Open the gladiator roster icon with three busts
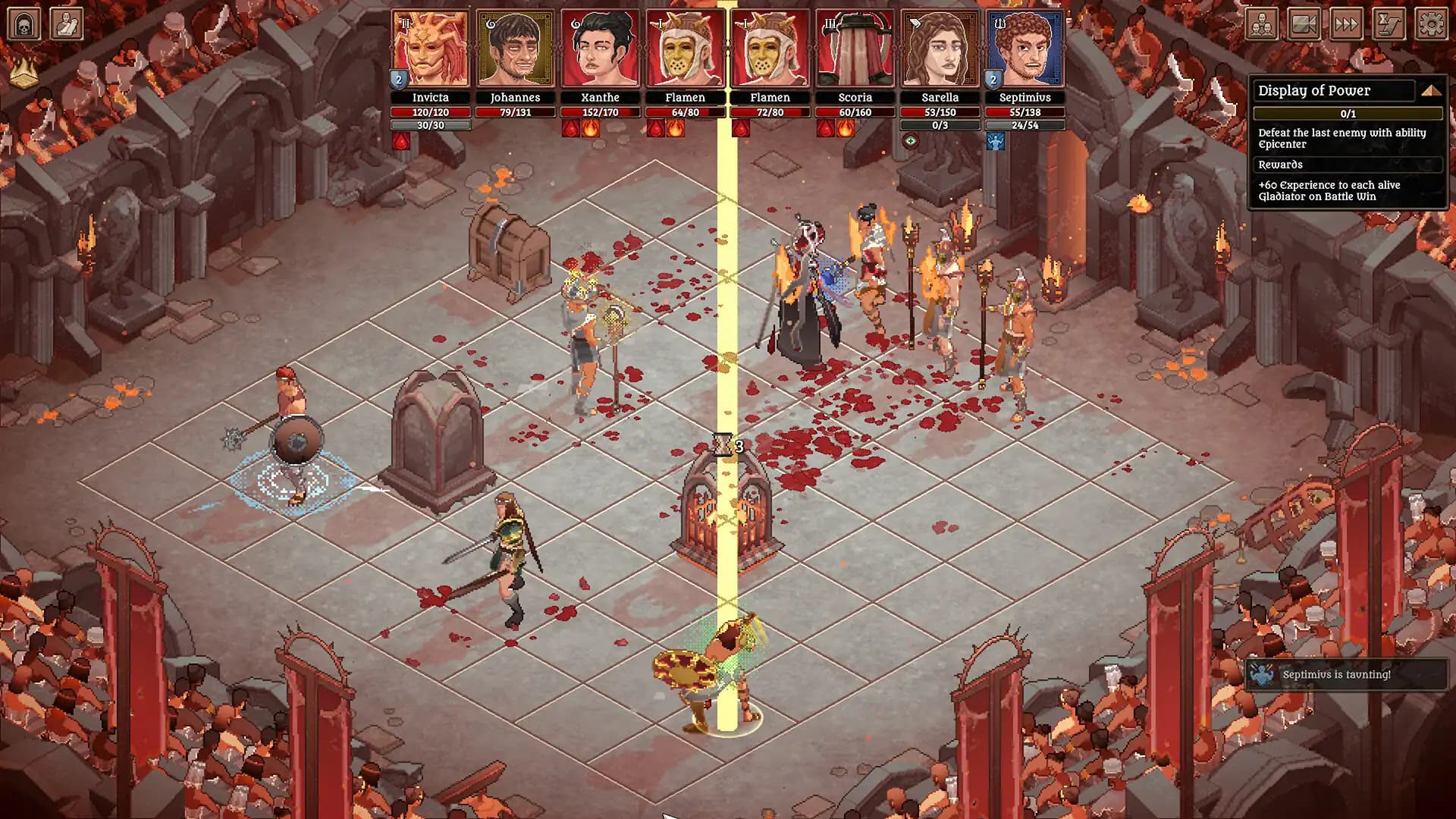The image size is (1456, 819). (x=1261, y=24)
